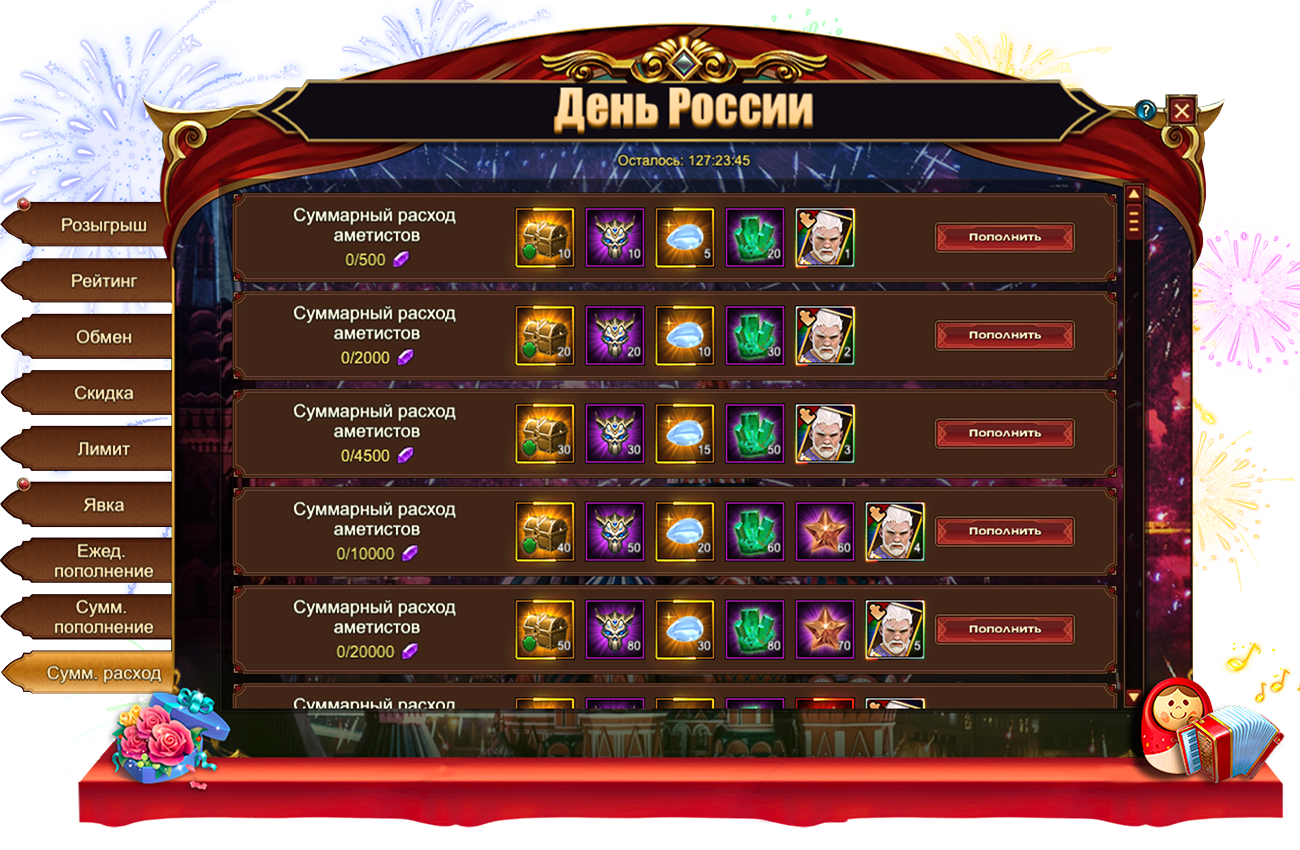Select the star reward in 0/10000 row

click(x=825, y=532)
